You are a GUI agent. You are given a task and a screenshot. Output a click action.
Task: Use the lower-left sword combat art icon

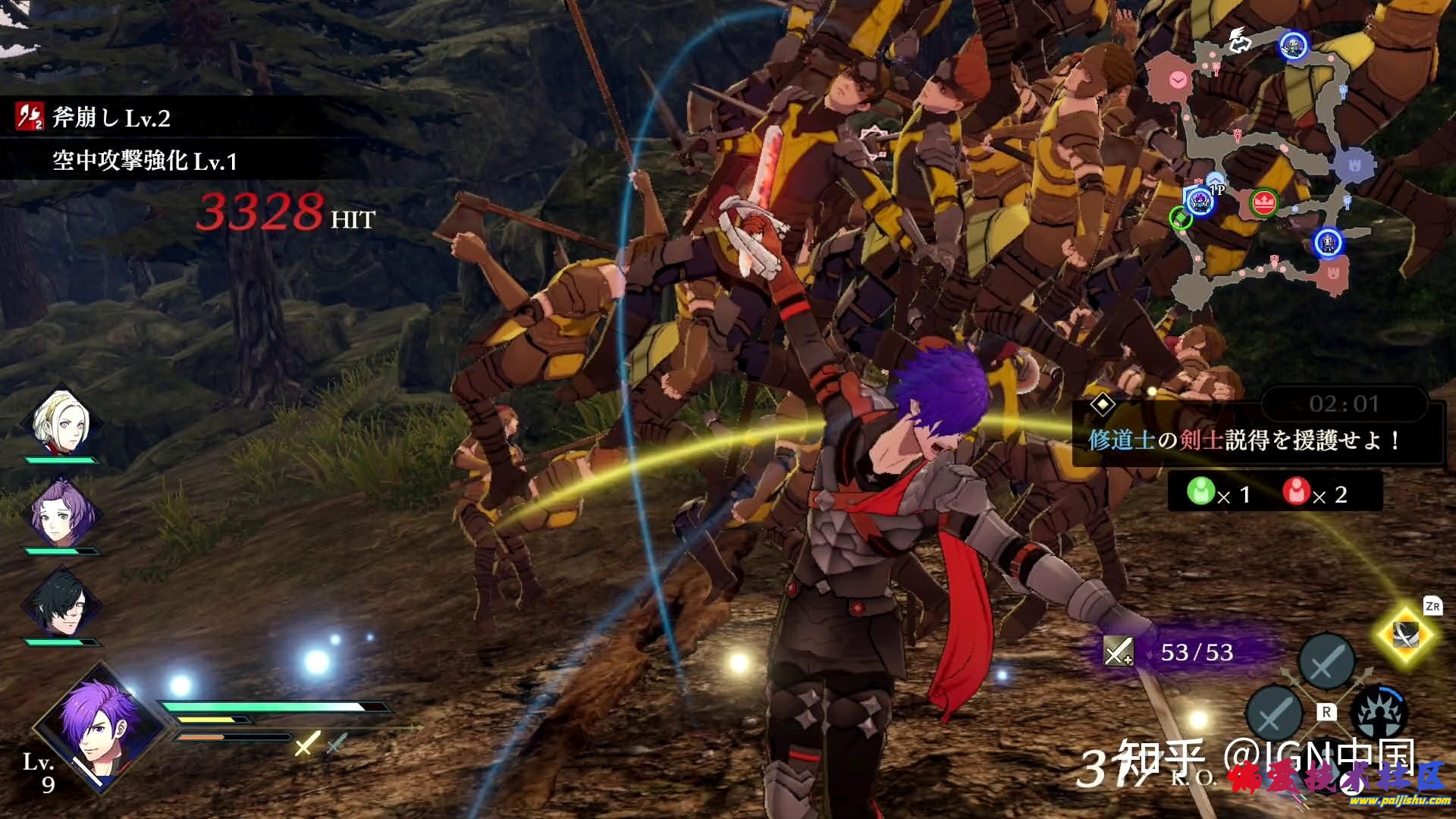[1275, 714]
